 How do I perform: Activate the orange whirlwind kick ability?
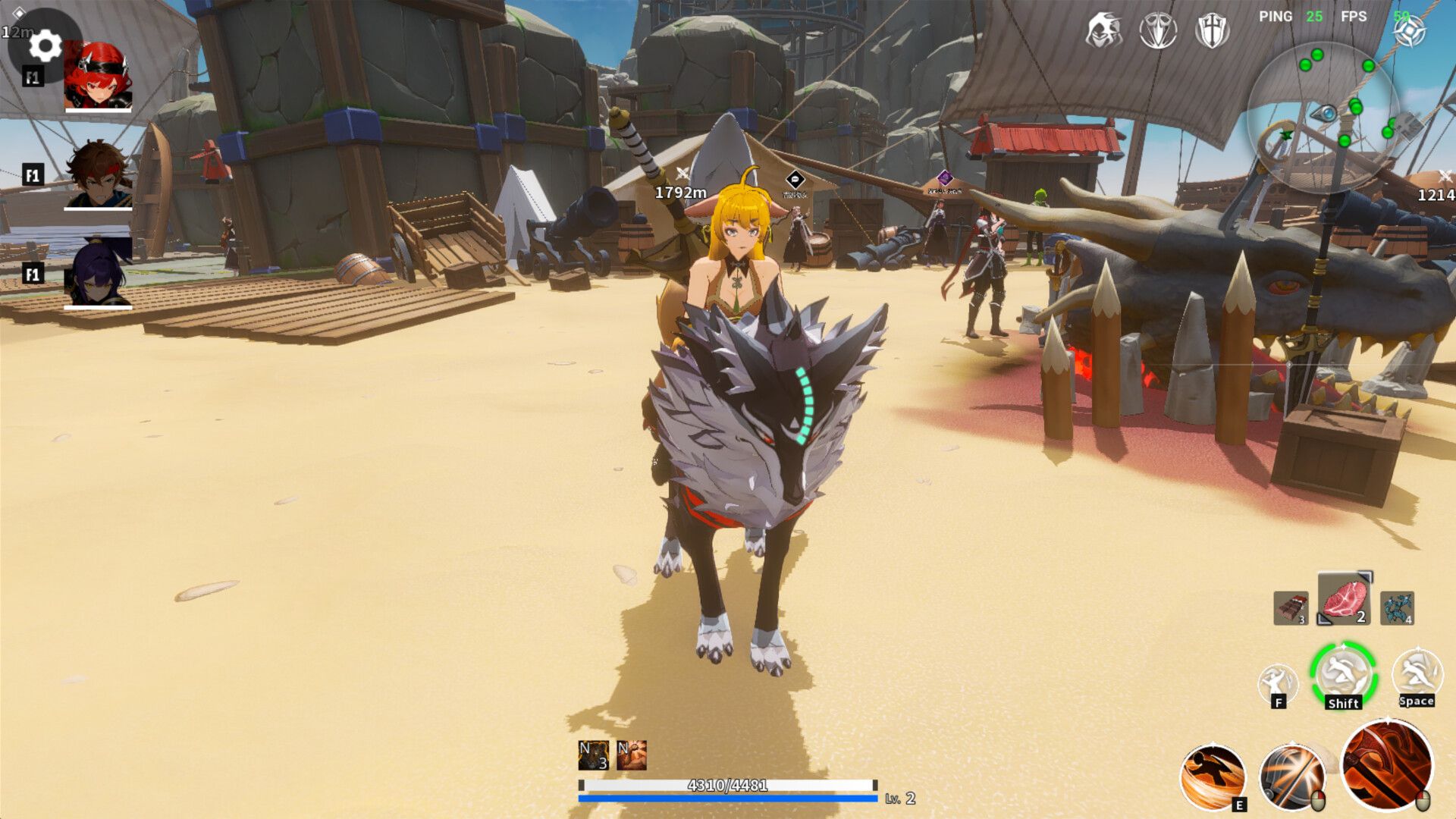point(1213,777)
